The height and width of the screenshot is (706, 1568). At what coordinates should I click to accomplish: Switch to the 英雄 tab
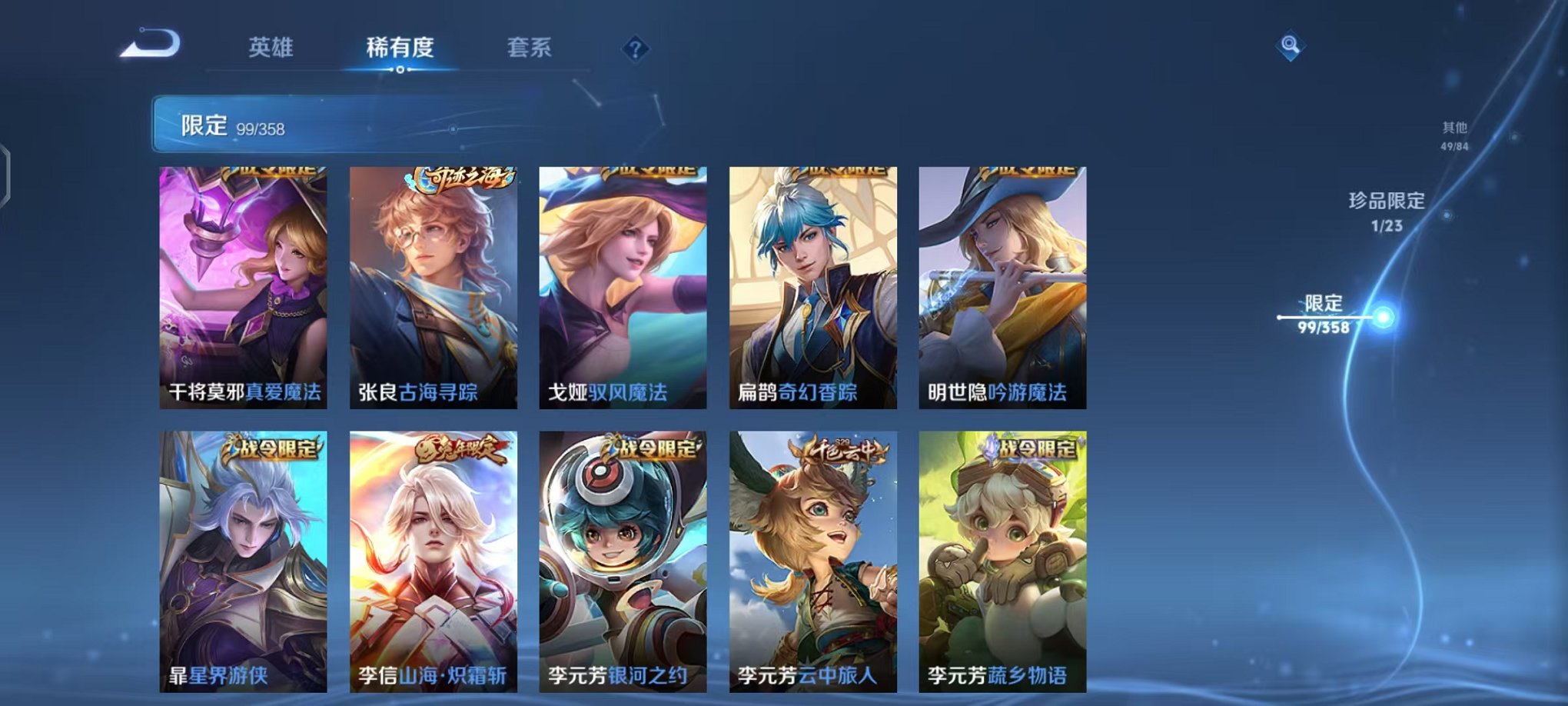tap(271, 48)
